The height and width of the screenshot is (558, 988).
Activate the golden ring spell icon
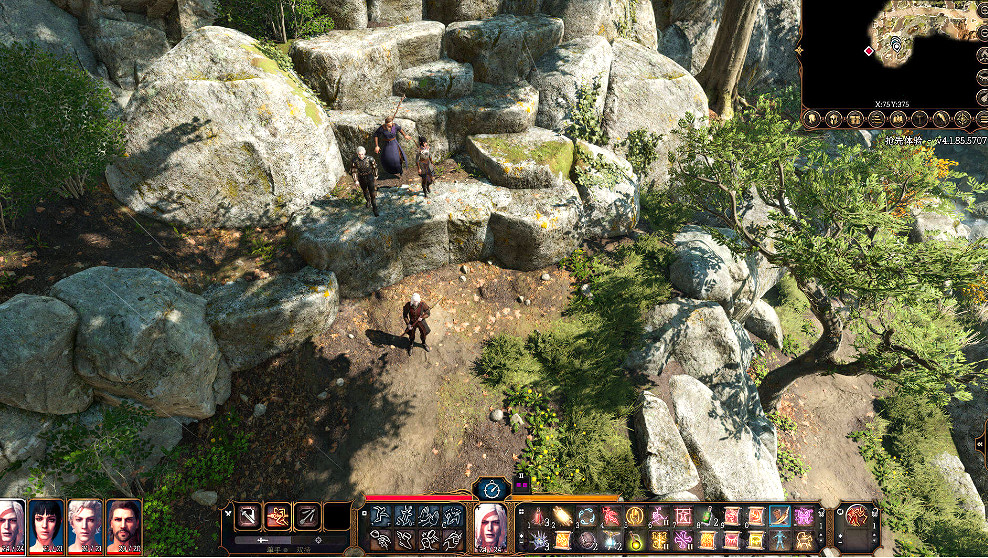pos(635,516)
